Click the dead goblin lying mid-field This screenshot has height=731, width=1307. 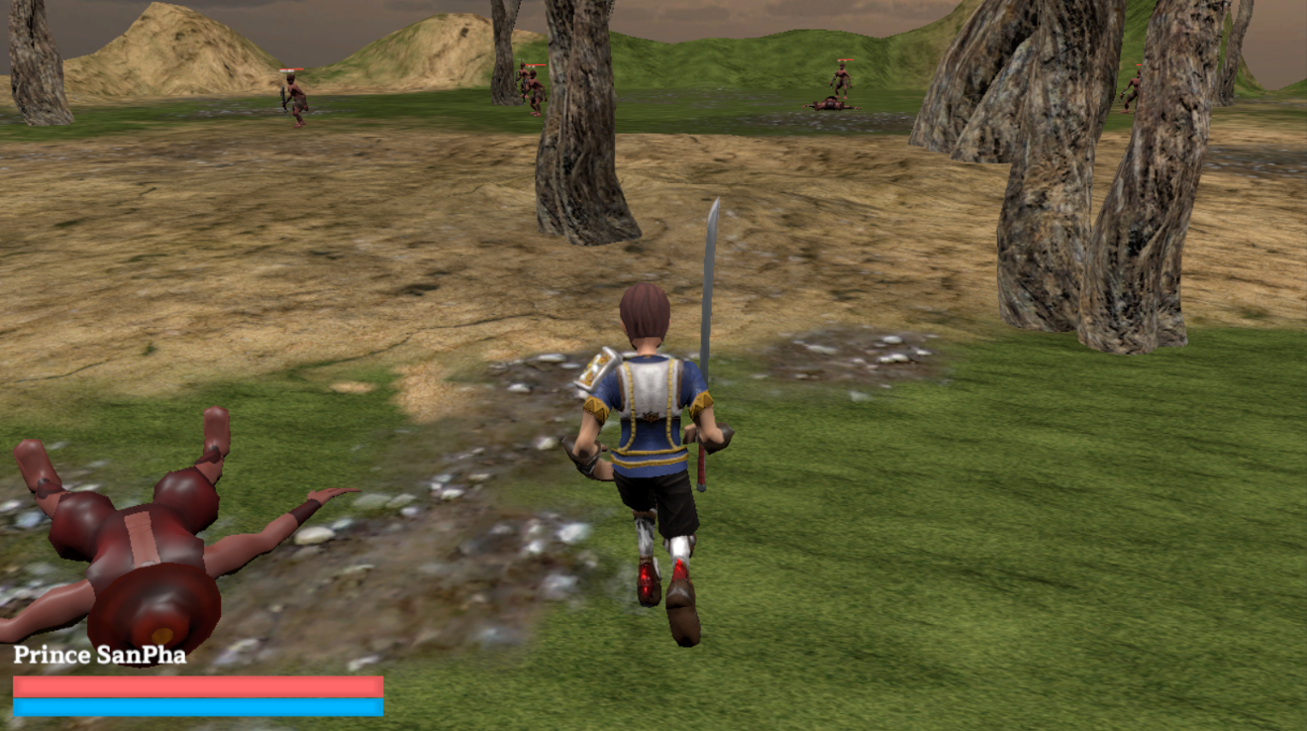tap(830, 105)
